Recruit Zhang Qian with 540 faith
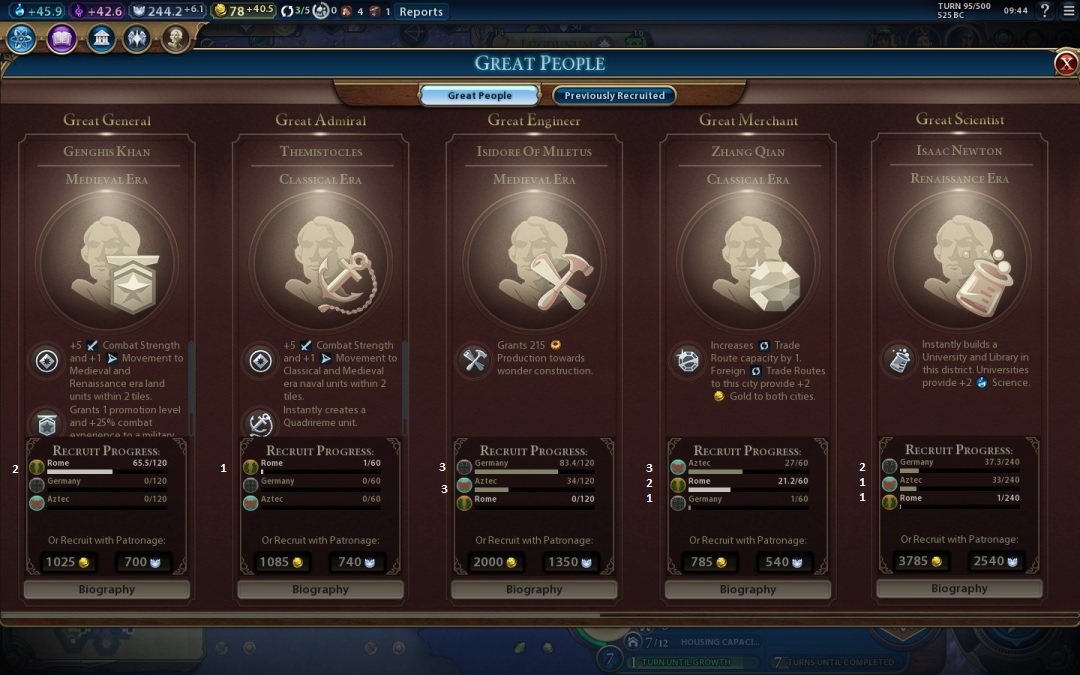The image size is (1080, 675). [x=785, y=562]
